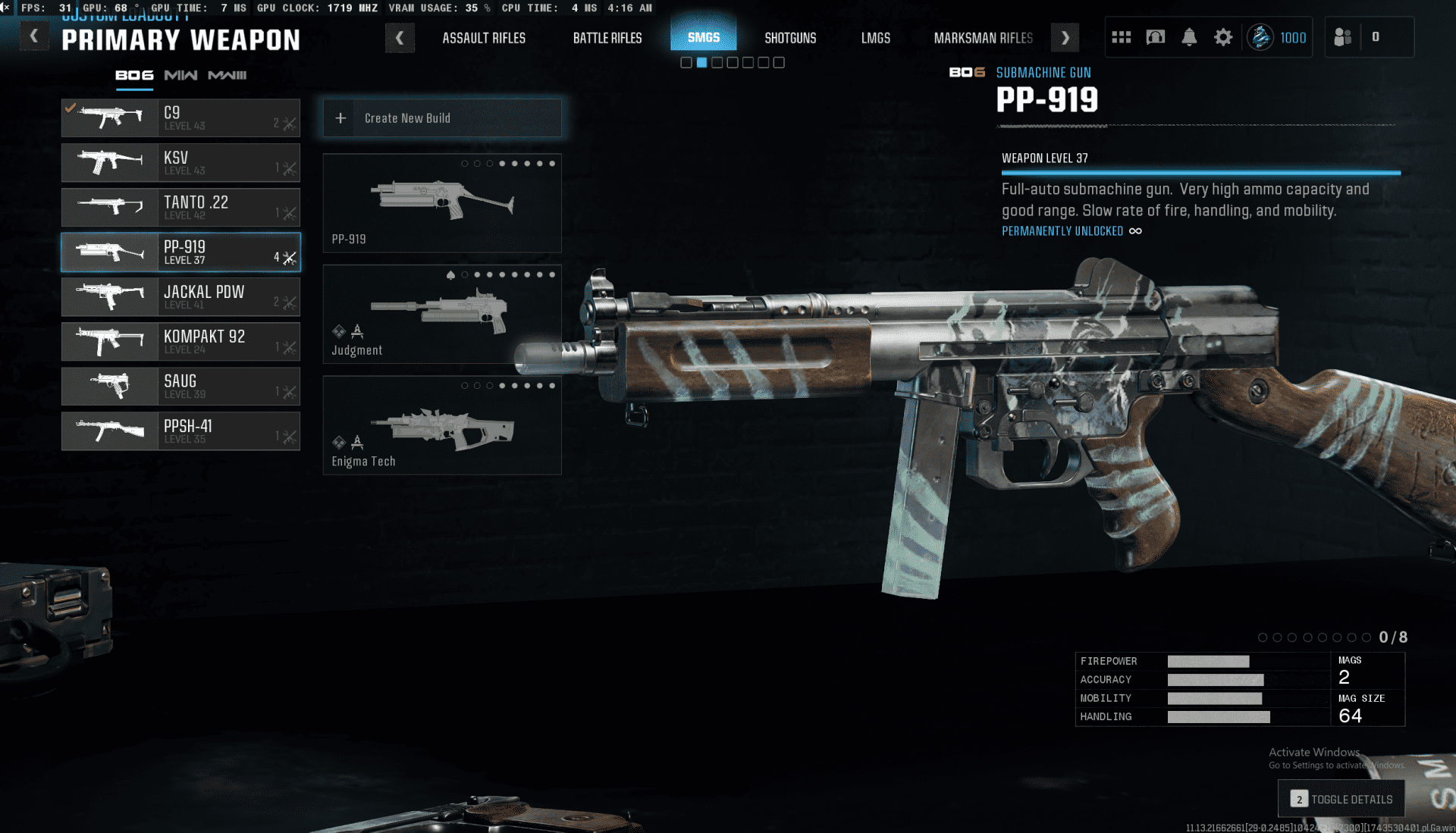Choose the Kompakt 92 SMG
Image resolution: width=1456 pixels, height=833 pixels.
click(x=180, y=342)
